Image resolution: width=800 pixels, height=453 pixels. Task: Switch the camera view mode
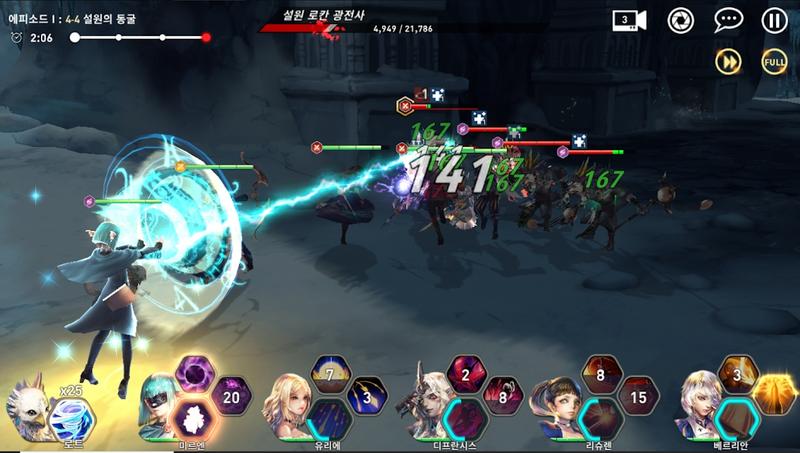[x=629, y=20]
